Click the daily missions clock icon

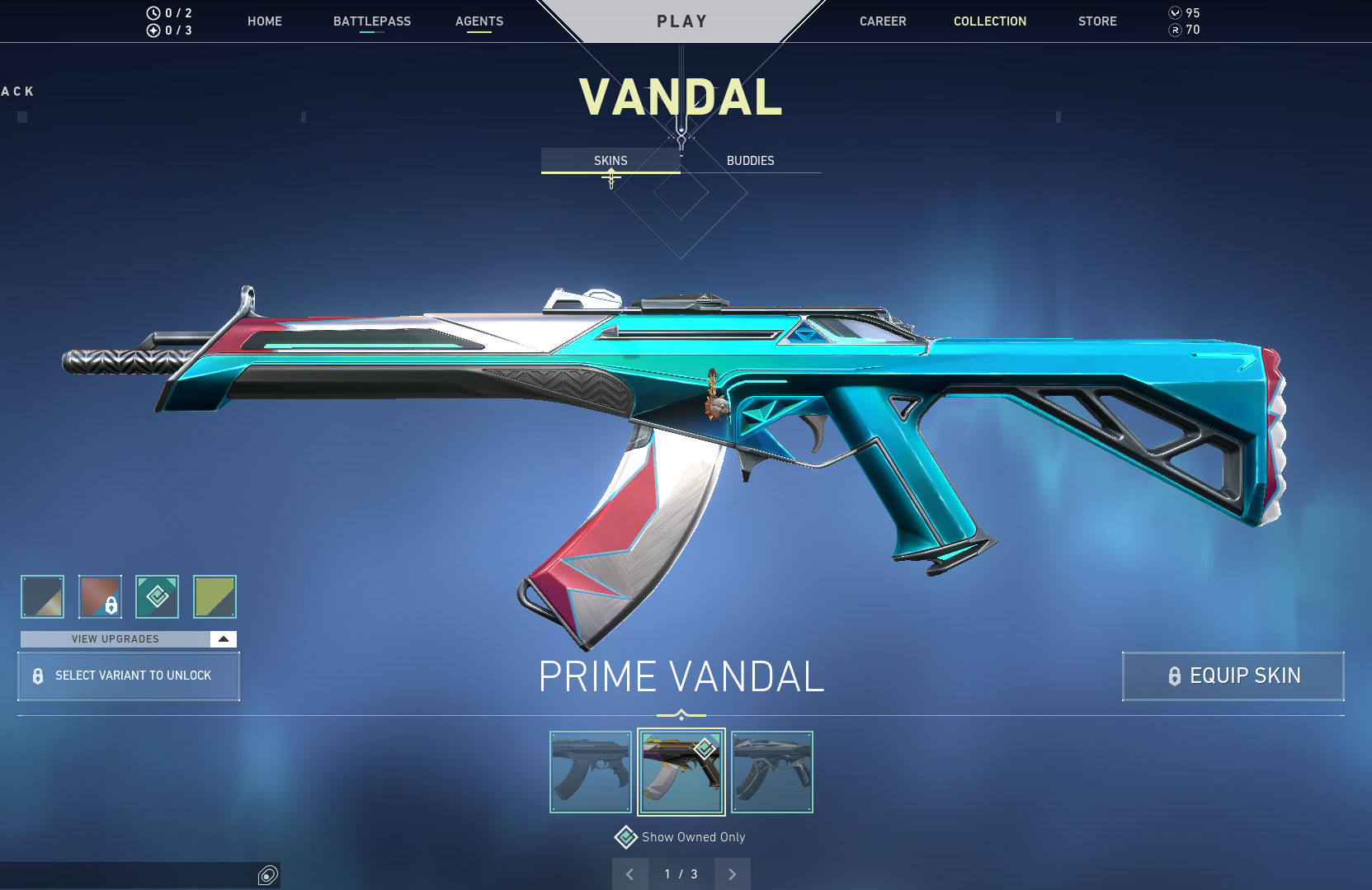152,12
